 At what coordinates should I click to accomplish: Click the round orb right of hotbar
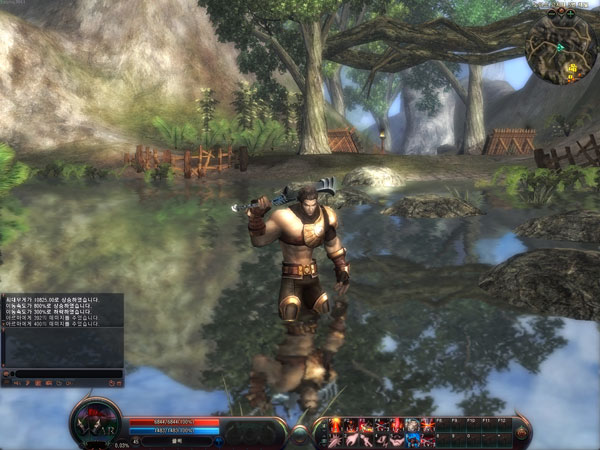click(x=521, y=431)
